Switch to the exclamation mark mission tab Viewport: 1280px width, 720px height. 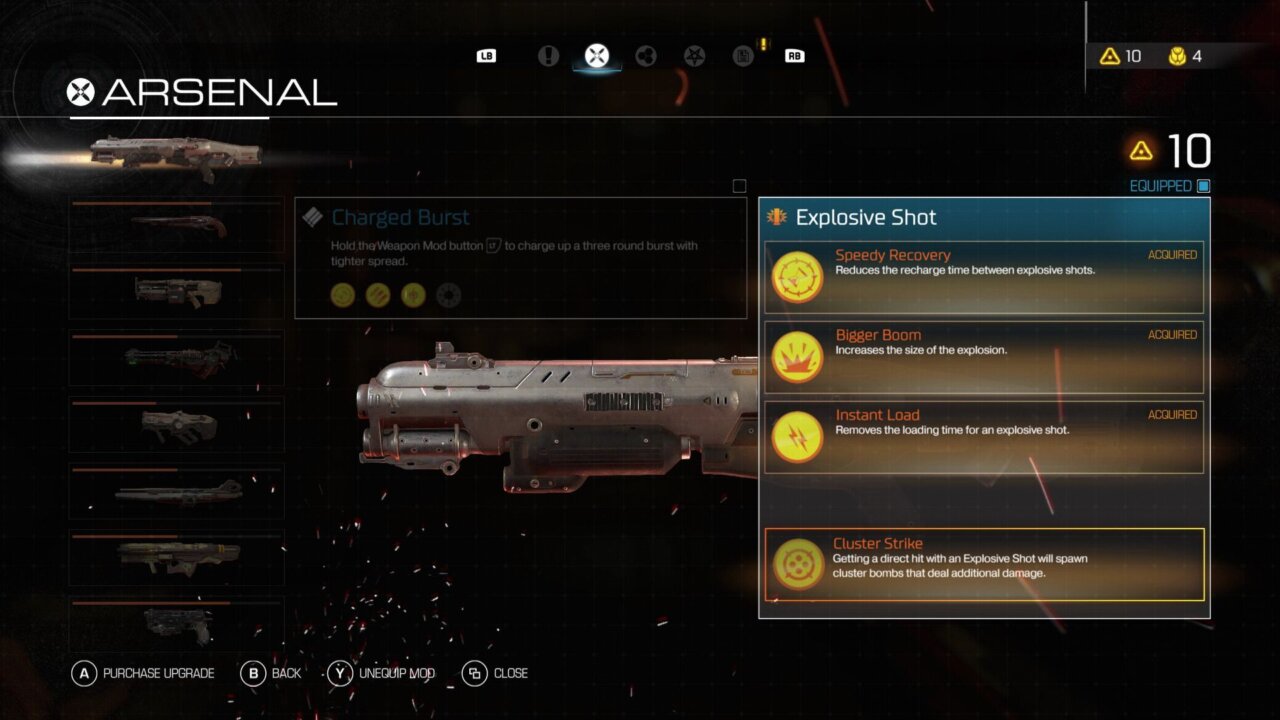548,56
